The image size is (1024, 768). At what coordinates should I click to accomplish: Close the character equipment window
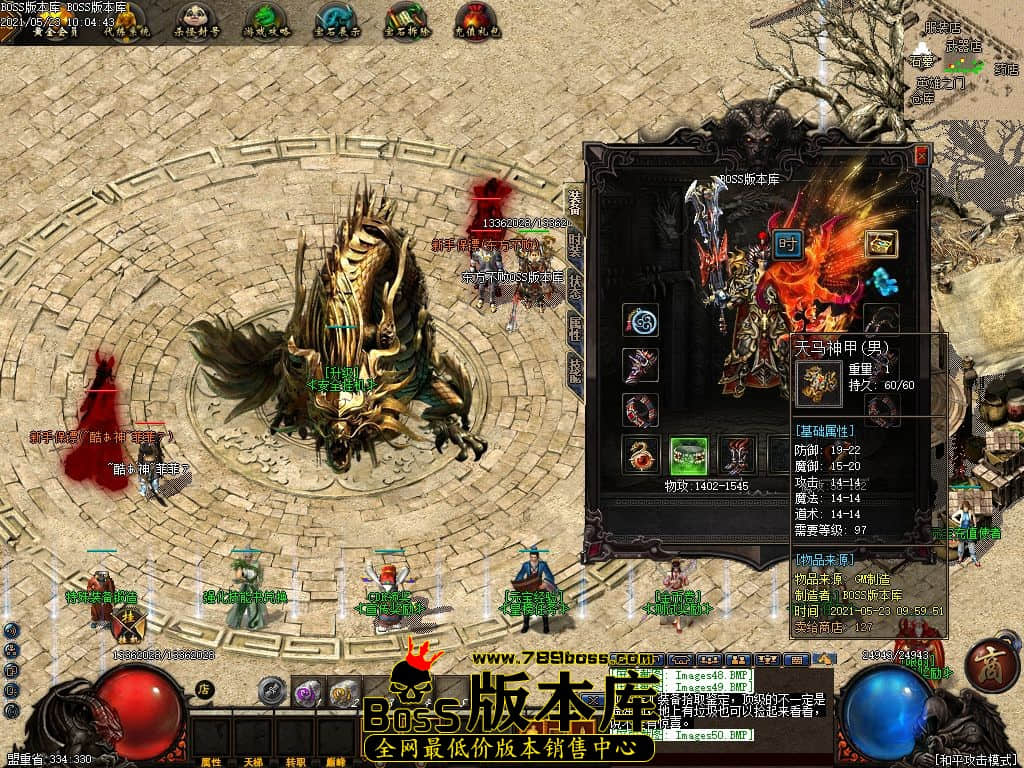[921, 156]
